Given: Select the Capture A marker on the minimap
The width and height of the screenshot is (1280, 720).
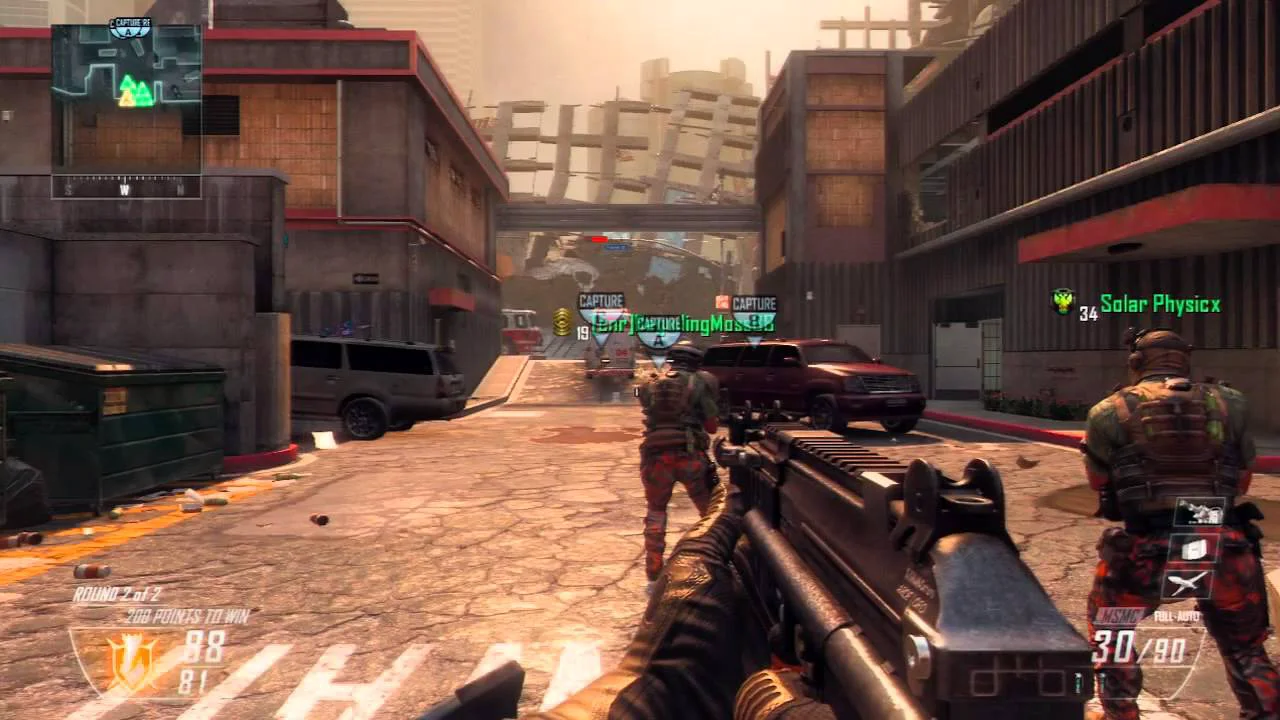Looking at the screenshot, I should pos(130,27).
